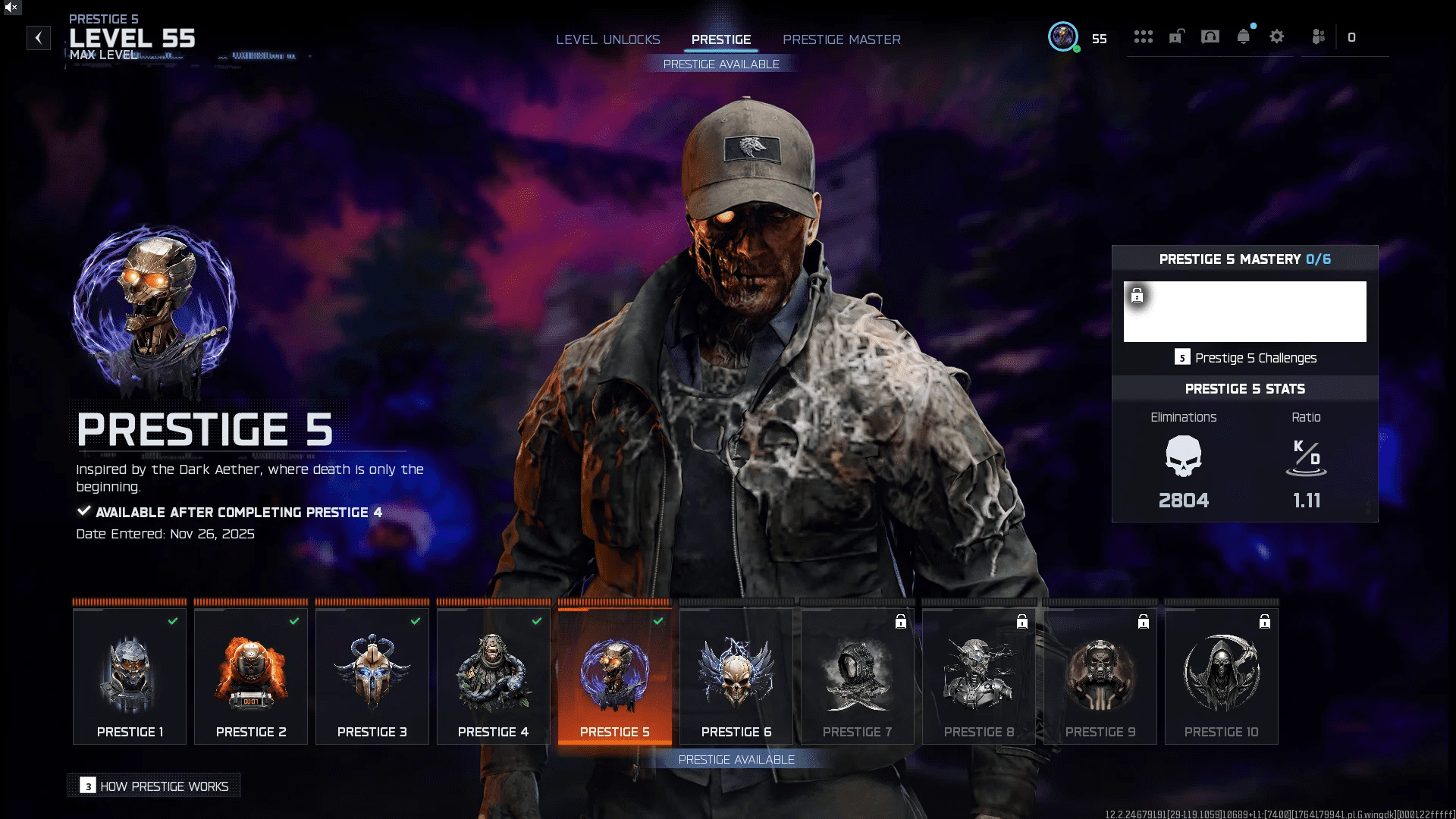This screenshot has width=1456, height=819.
Task: Open the locked Prestige 5 Mastery reward
Action: click(1244, 311)
